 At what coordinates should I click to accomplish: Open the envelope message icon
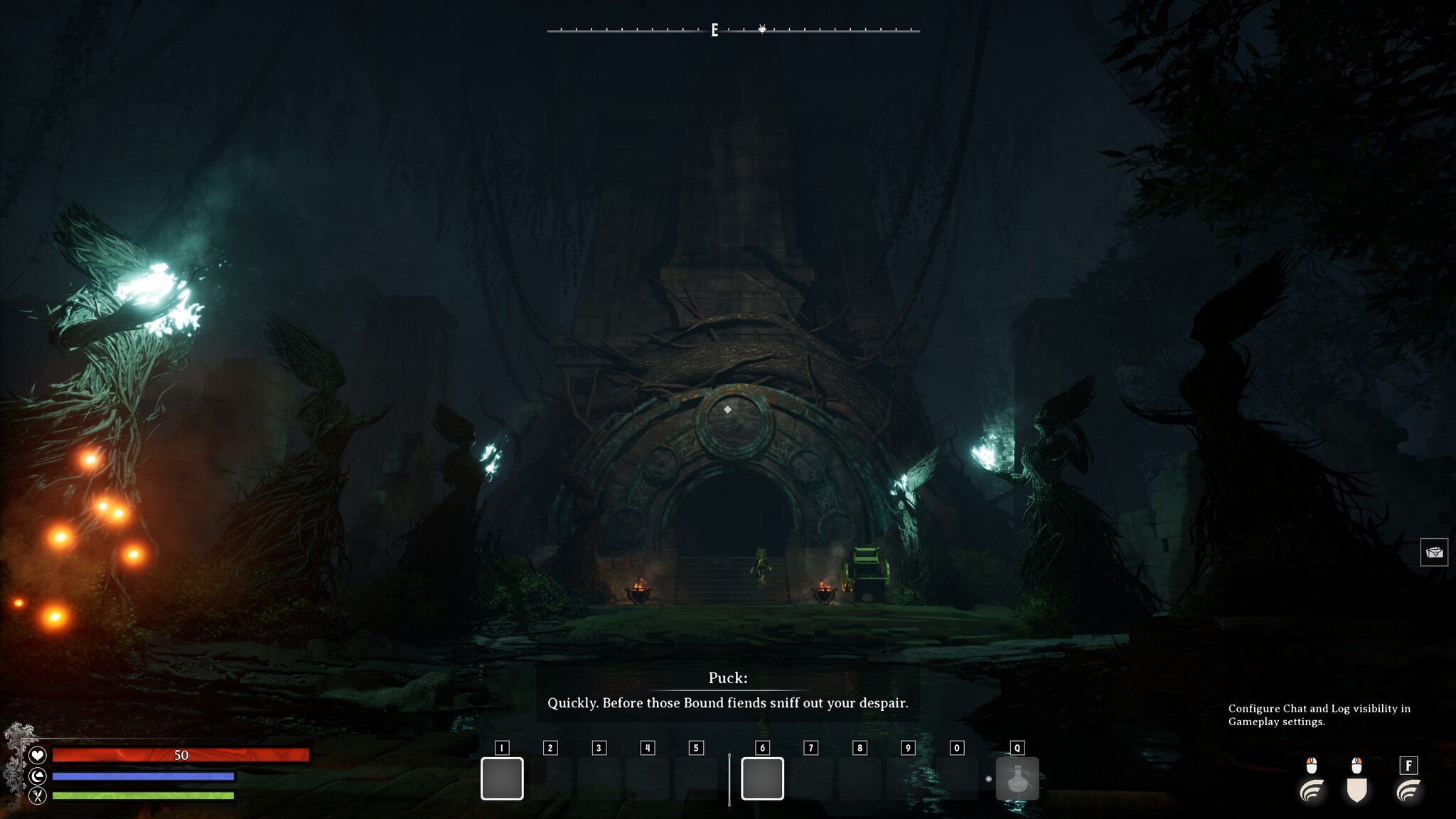[1434, 552]
